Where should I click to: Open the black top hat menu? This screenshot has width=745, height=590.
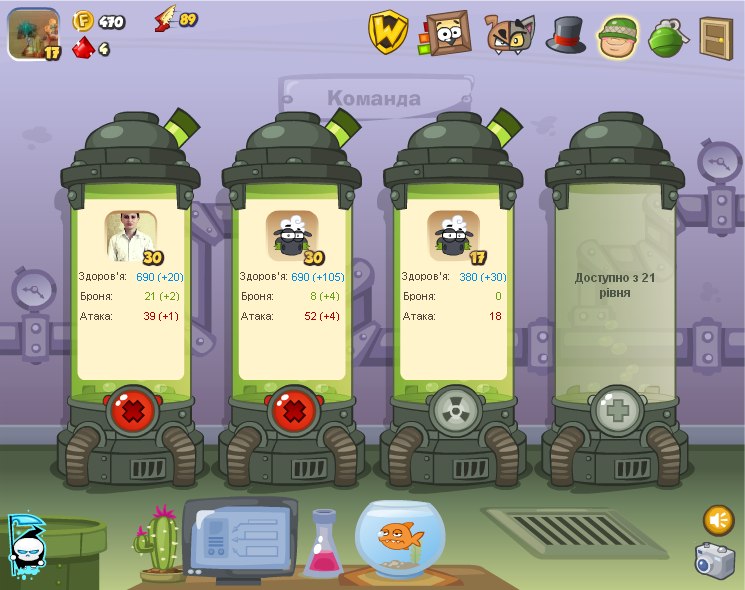coord(565,34)
